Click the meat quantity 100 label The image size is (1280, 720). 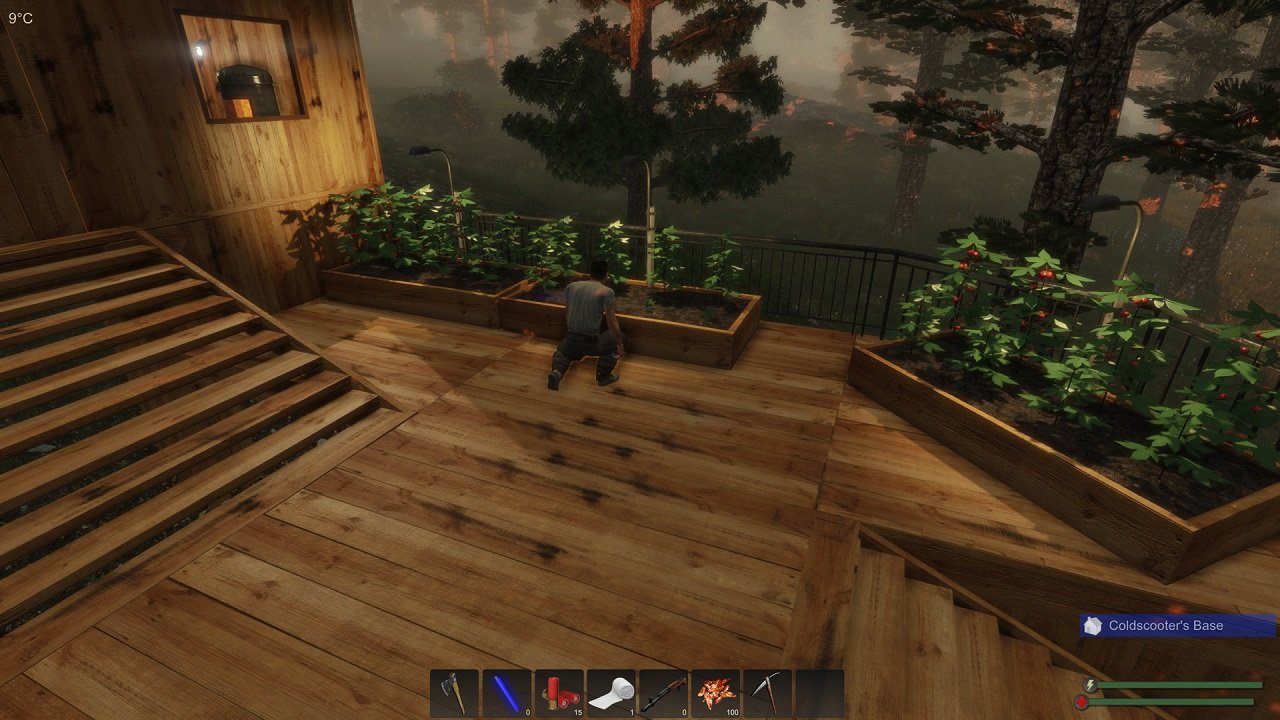tap(732, 712)
